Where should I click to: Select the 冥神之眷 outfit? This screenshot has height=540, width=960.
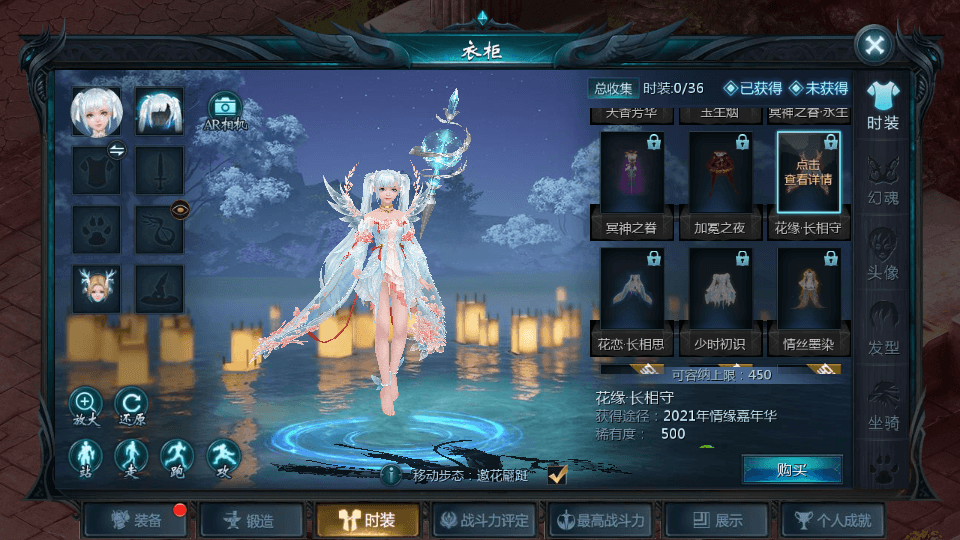632,178
